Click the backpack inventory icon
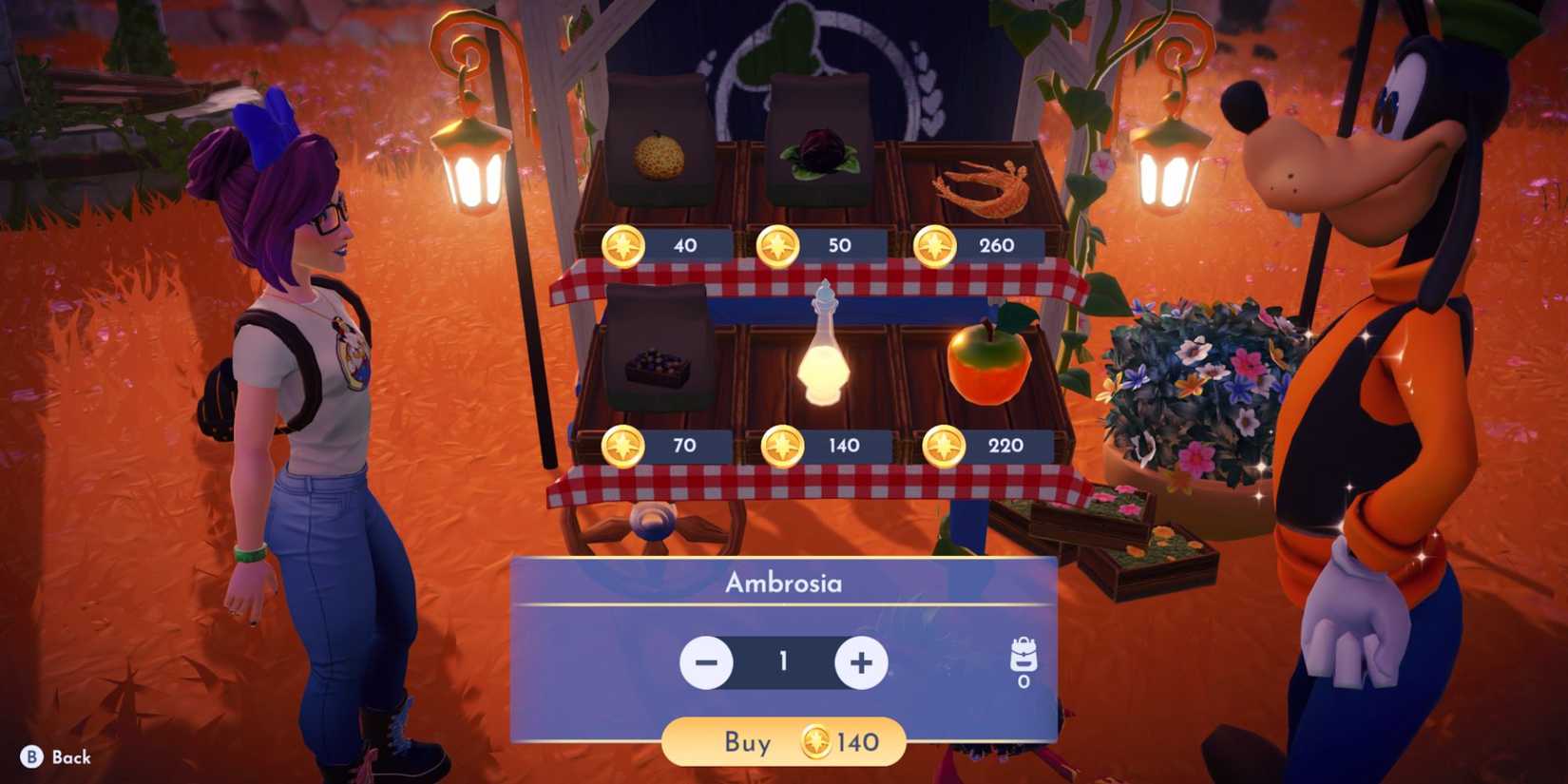Viewport: 1568px width, 784px height. (1025, 651)
